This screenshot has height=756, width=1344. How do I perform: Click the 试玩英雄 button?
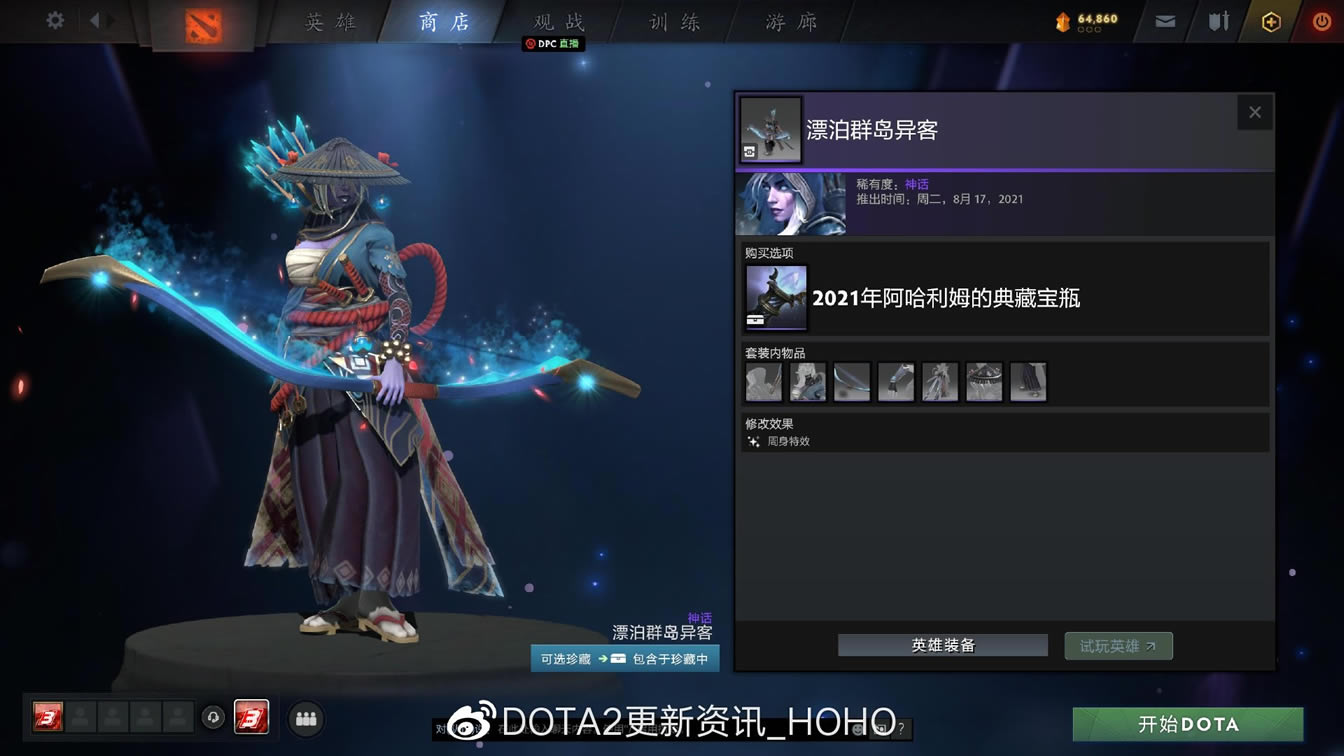click(x=1118, y=645)
